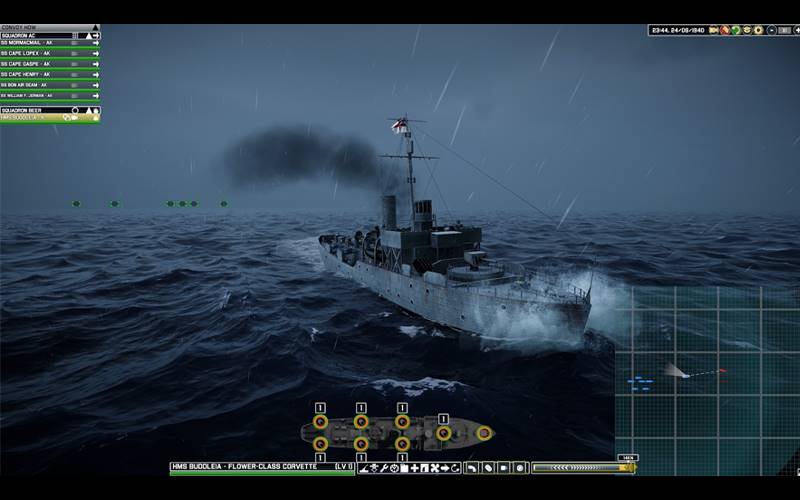Collapse the Convoy HX panel arrow
This screenshot has width=800, height=500.
(95, 28)
